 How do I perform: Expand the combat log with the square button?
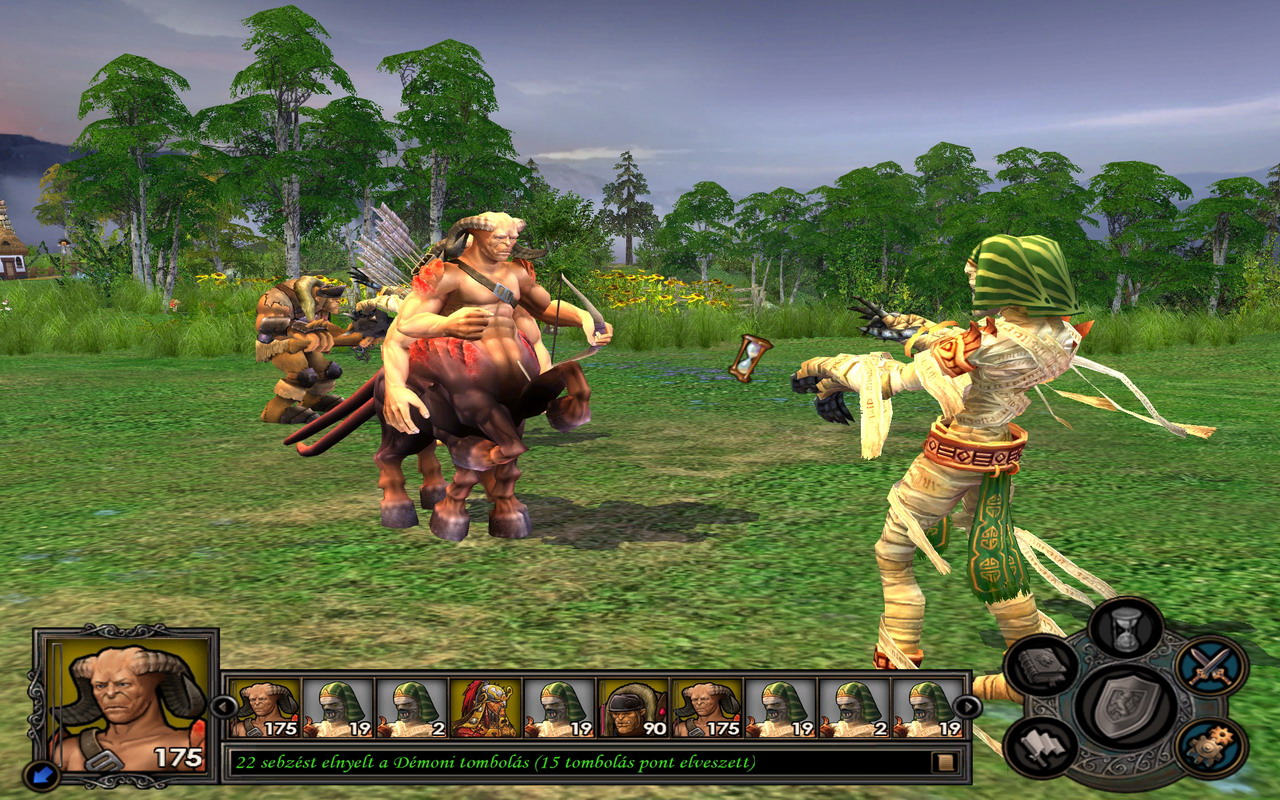pyautogui.click(x=943, y=762)
